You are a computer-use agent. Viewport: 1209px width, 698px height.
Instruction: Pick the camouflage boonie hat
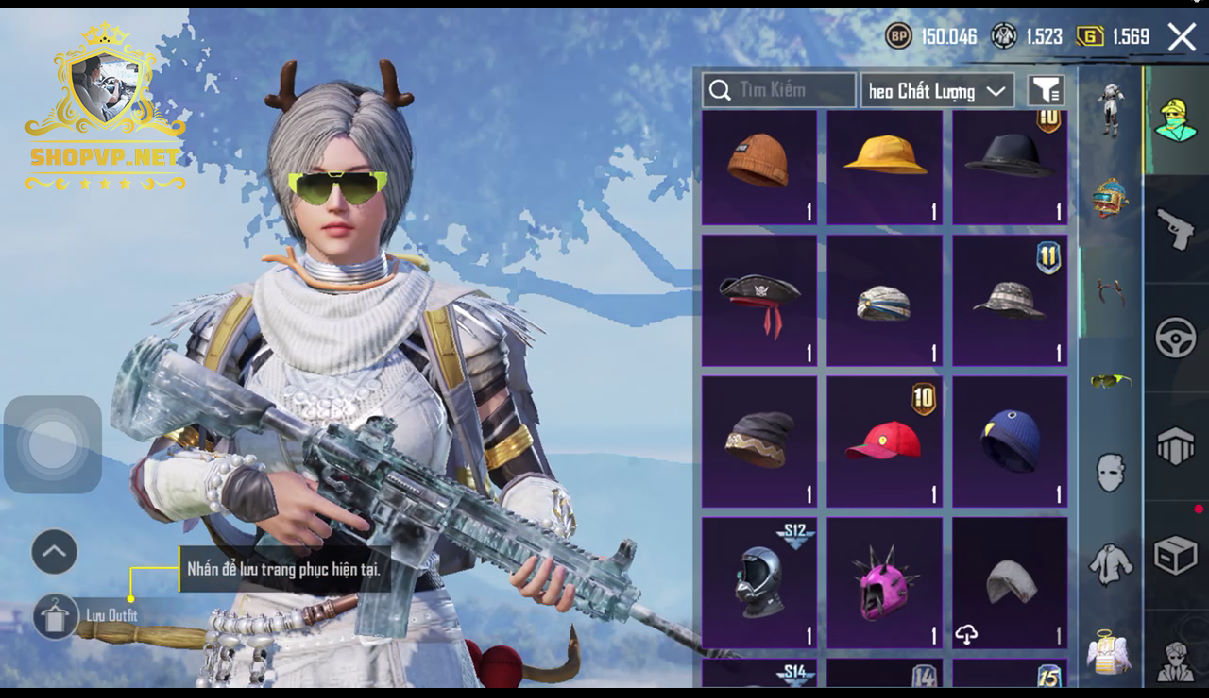click(1009, 300)
